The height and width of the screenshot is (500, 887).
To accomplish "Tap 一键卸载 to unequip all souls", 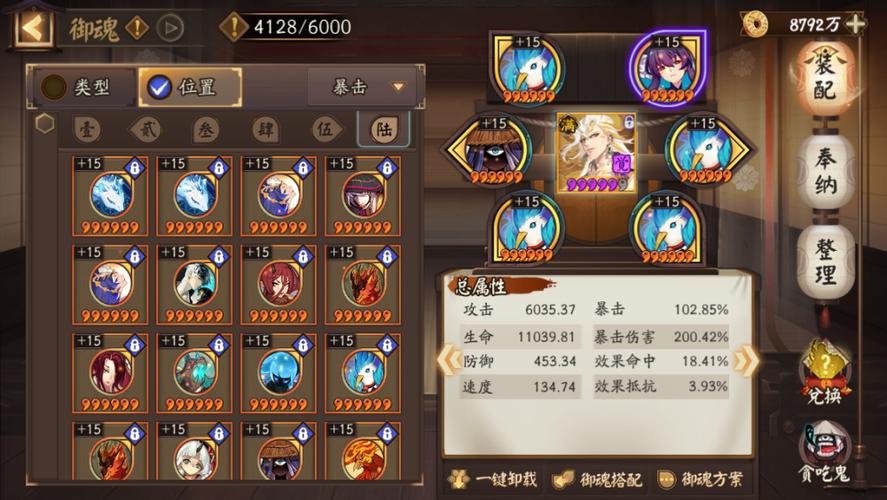I will click(494, 479).
